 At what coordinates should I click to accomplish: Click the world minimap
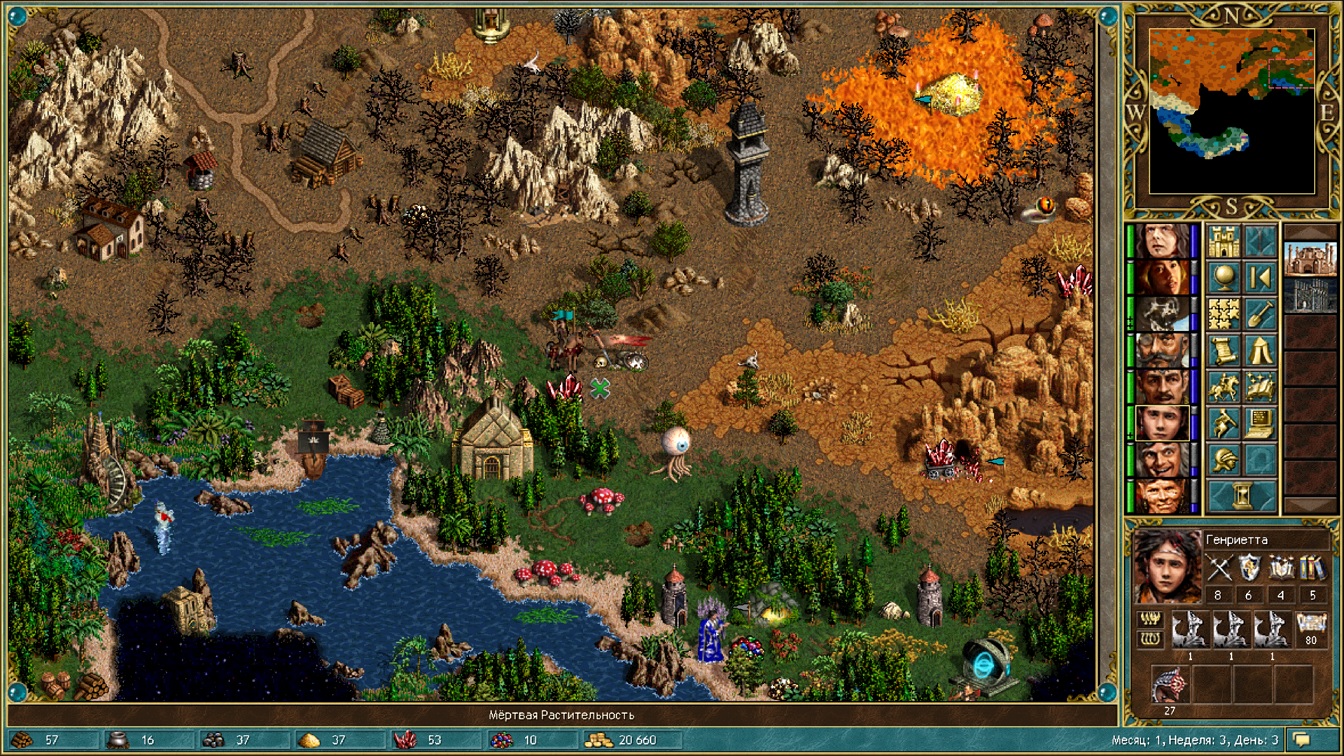pos(1231,110)
